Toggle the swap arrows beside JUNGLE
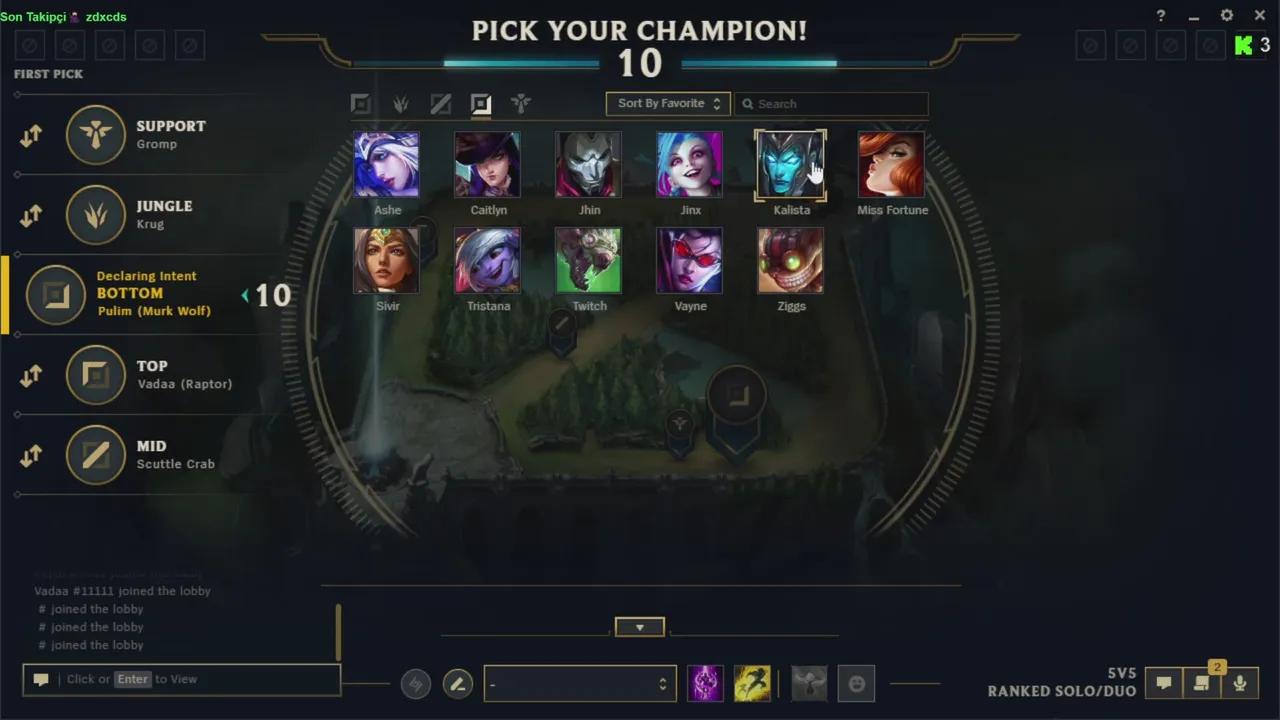The height and width of the screenshot is (720, 1280). (30, 215)
